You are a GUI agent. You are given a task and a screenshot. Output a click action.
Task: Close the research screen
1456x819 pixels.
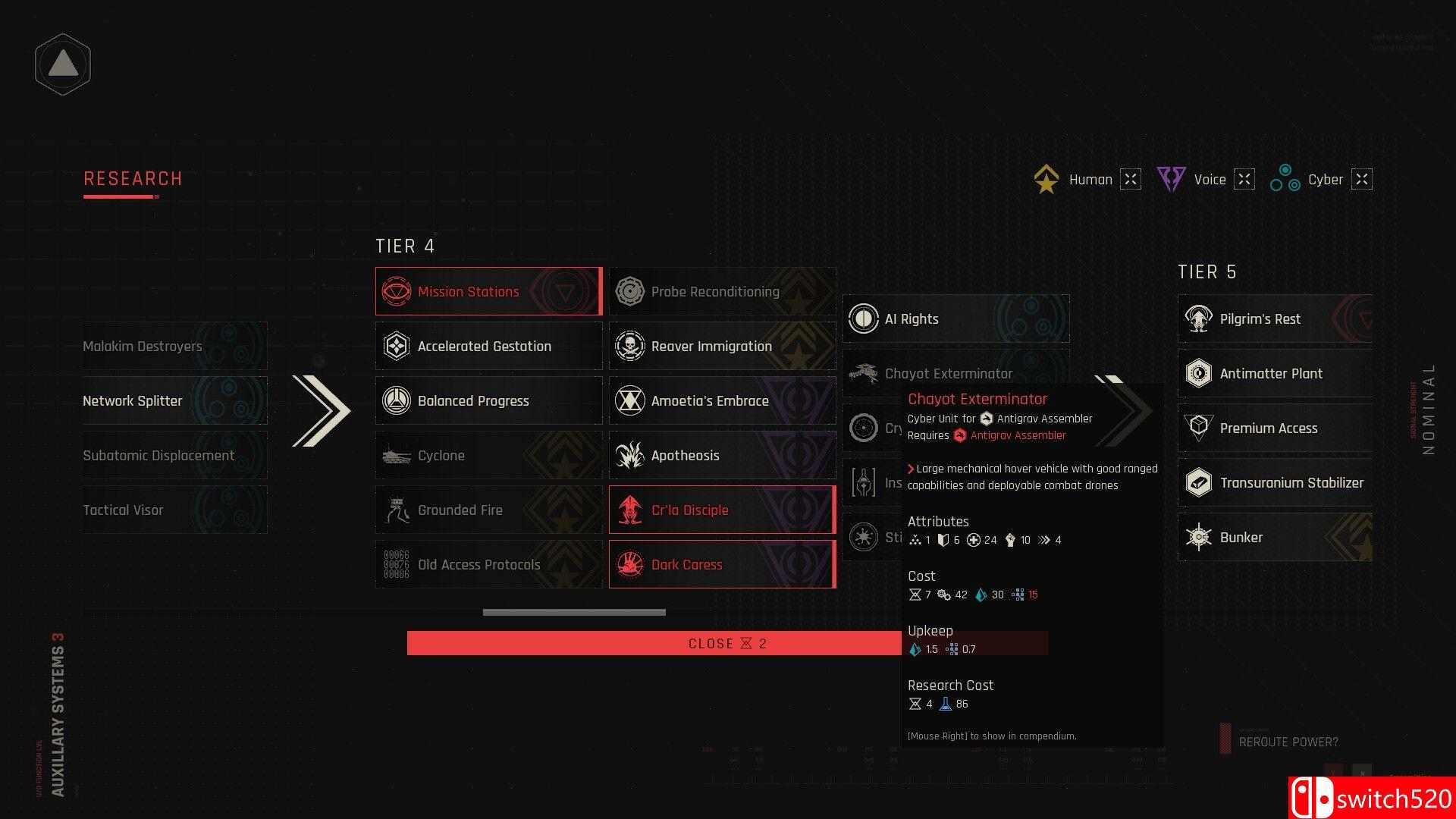click(x=652, y=644)
